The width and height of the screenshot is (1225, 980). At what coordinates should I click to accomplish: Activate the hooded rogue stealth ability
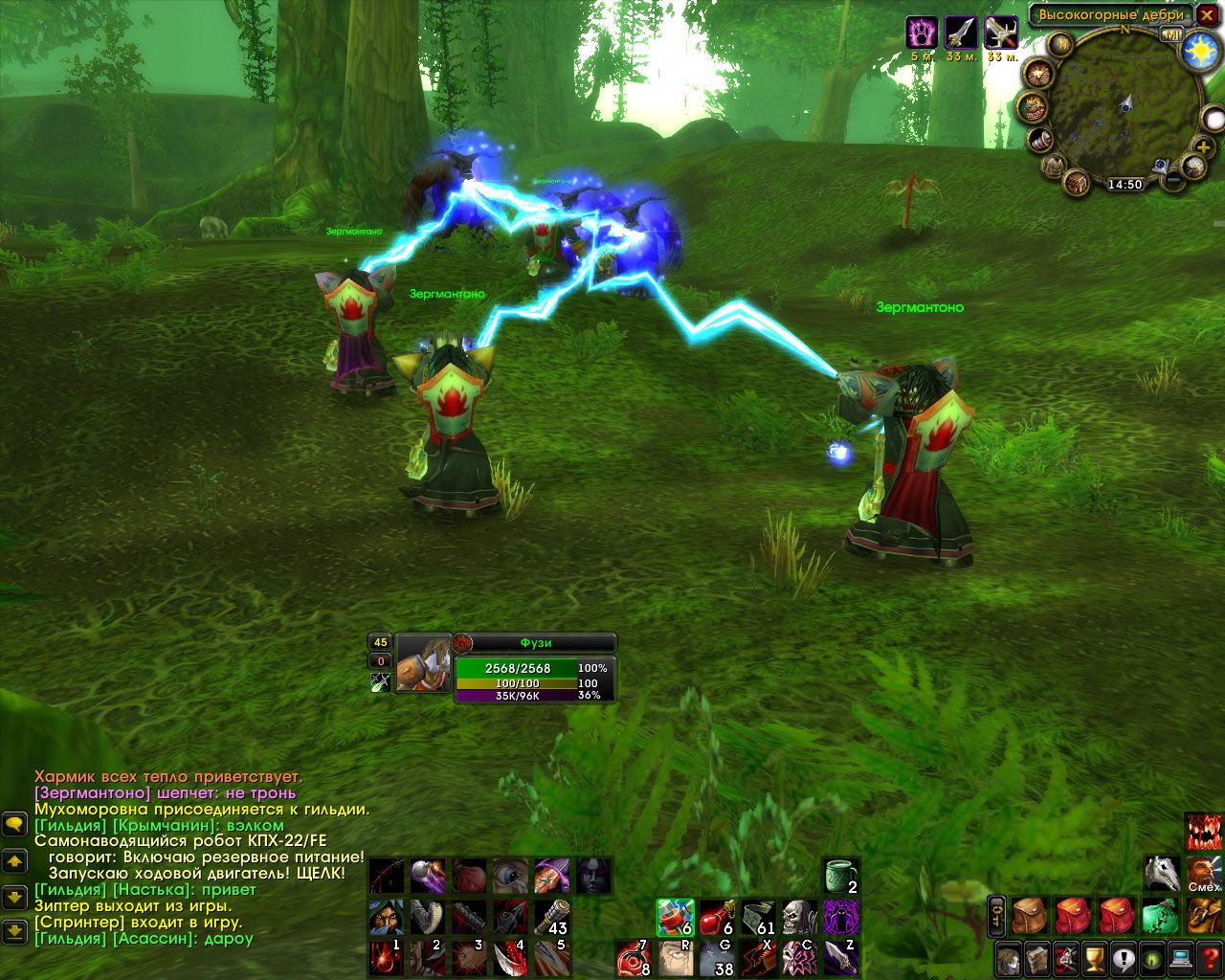386,917
